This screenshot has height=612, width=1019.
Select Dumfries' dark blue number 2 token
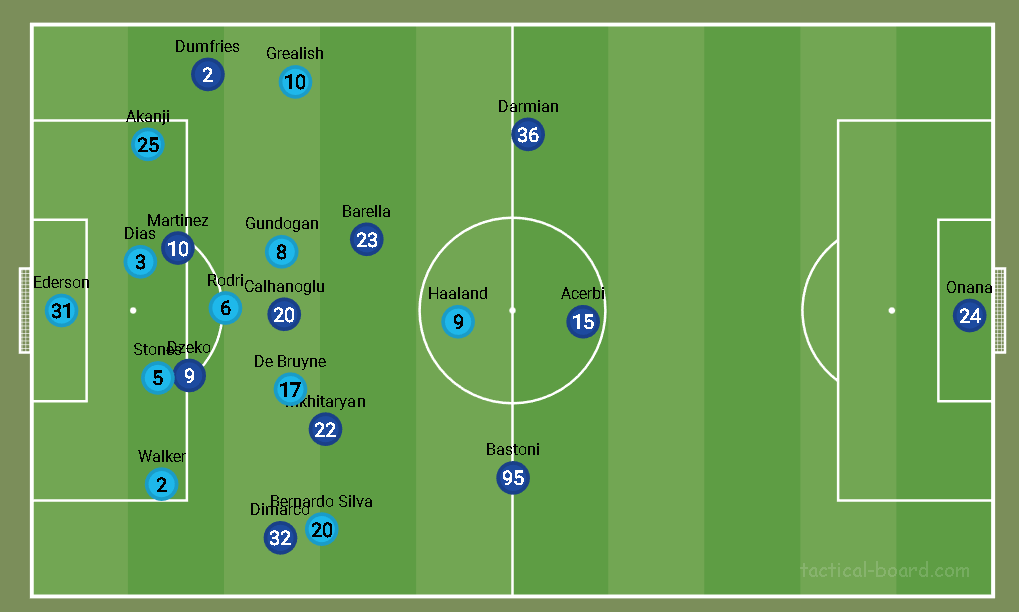(x=207, y=74)
